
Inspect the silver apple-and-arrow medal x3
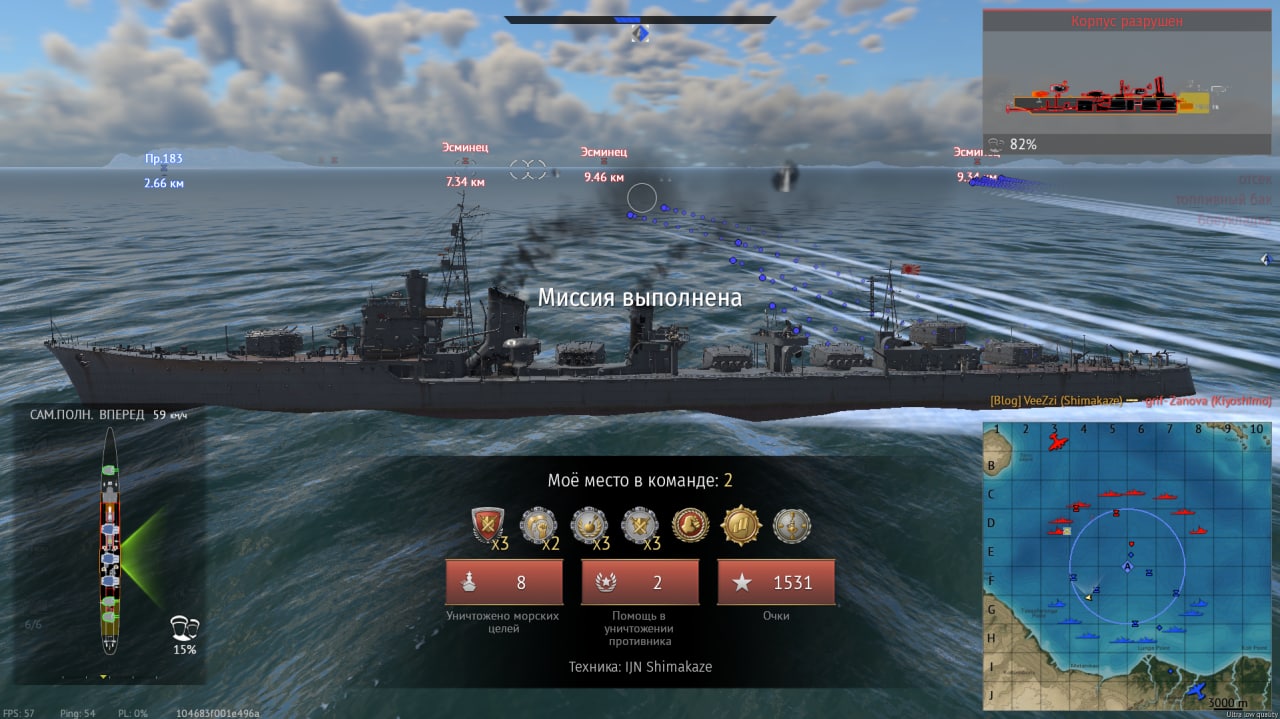589,525
